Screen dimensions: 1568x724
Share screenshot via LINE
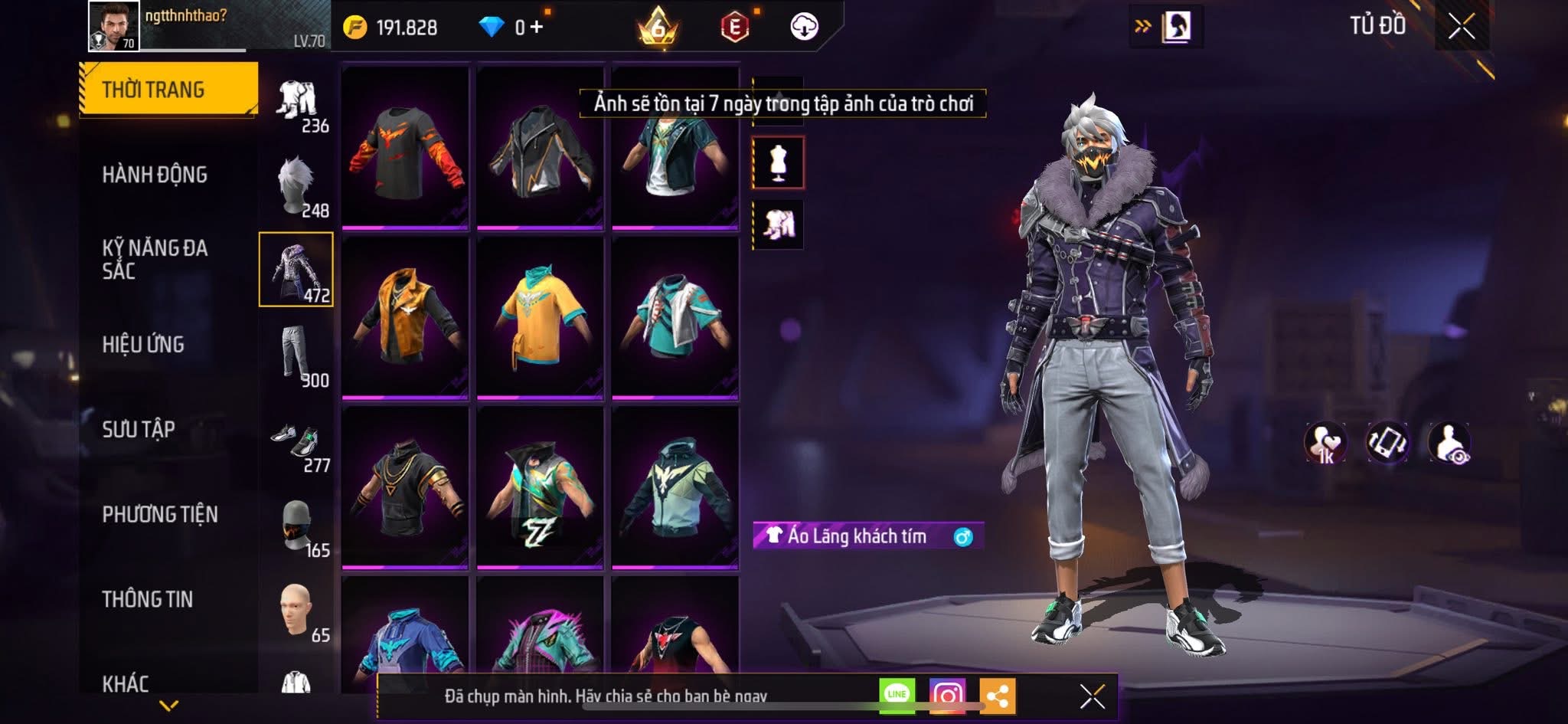point(897,695)
